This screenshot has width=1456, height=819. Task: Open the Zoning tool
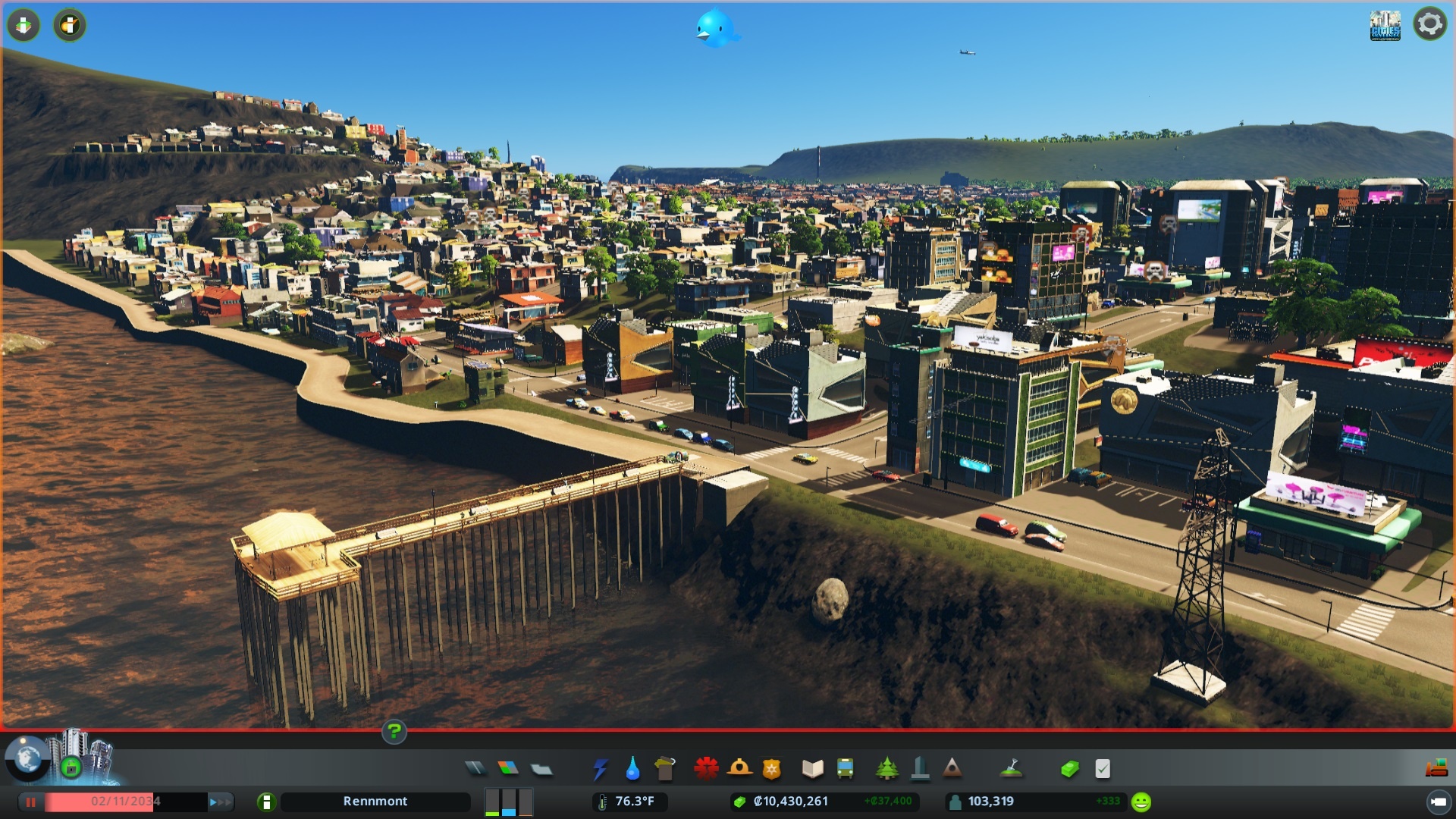508,769
